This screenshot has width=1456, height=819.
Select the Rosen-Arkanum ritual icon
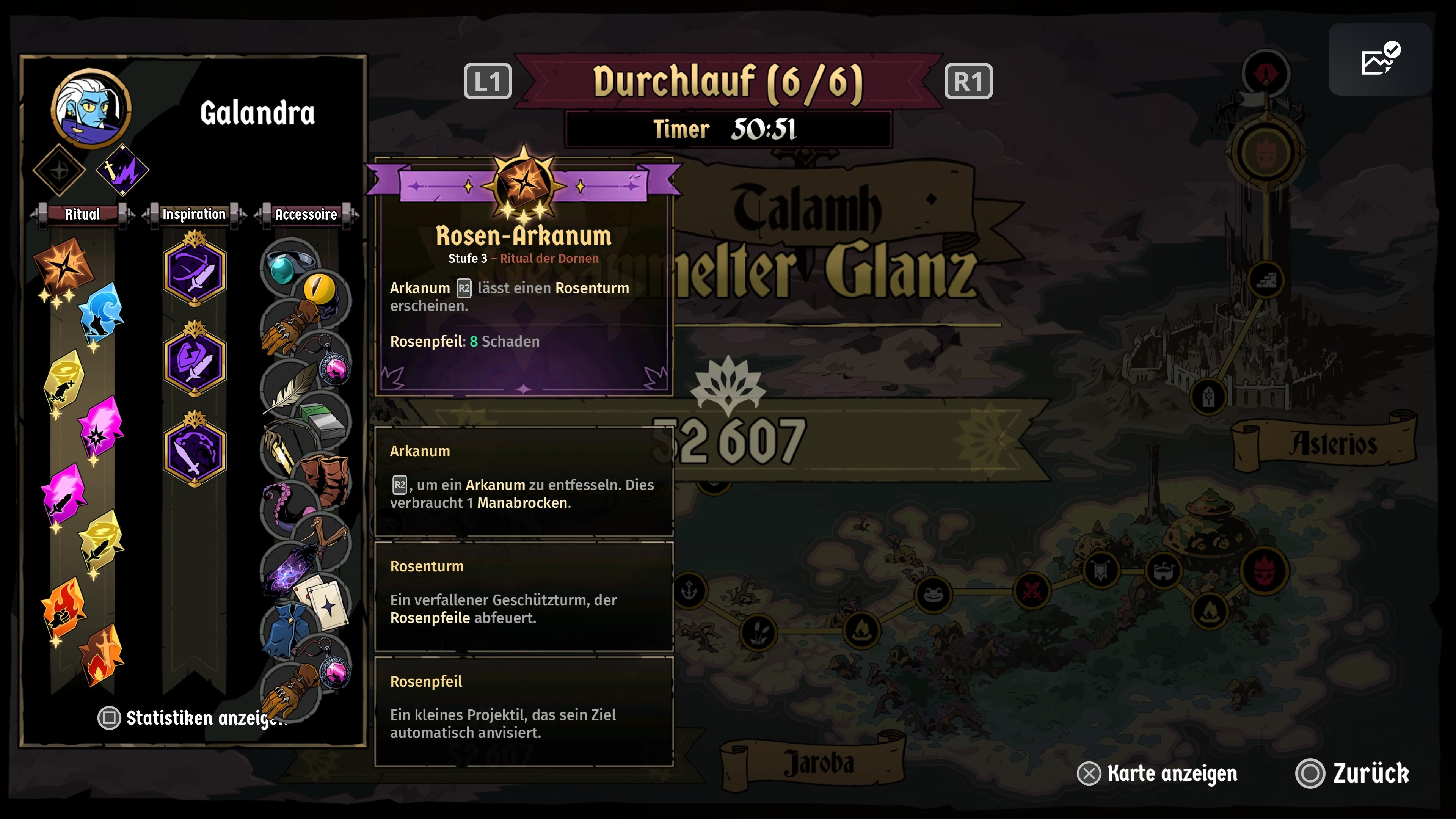coord(64,266)
